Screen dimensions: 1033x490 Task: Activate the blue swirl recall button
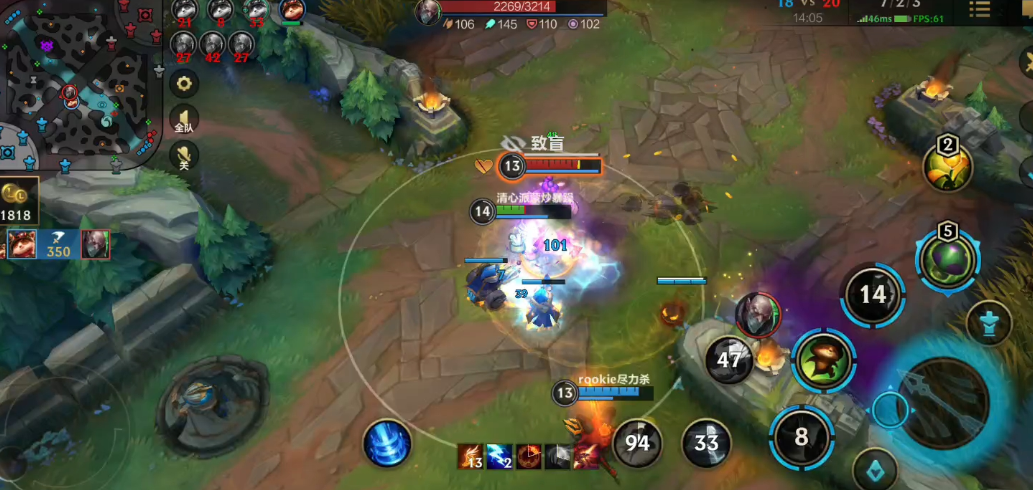pyautogui.click(x=387, y=442)
